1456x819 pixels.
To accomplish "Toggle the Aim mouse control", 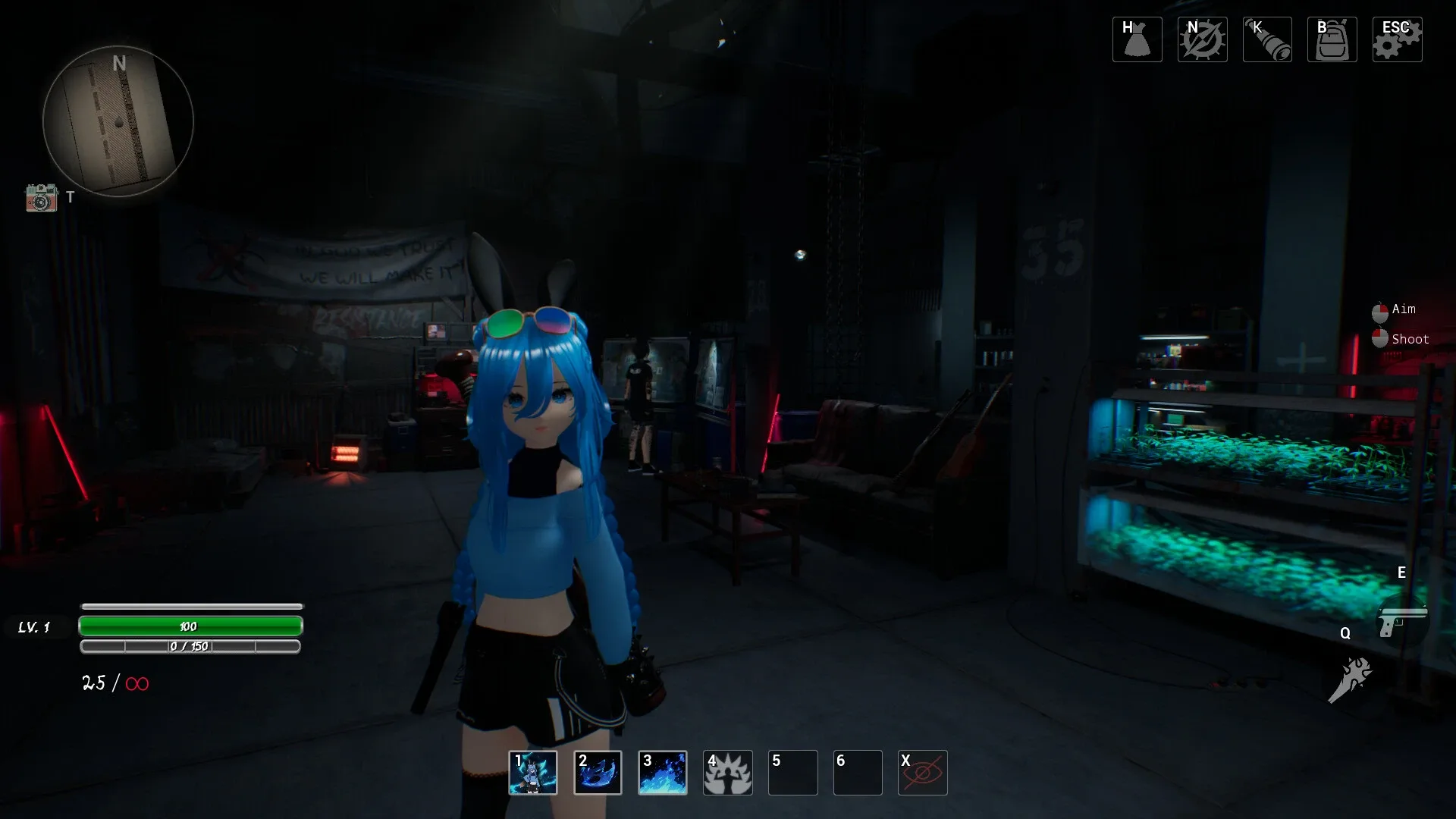I will [1378, 309].
